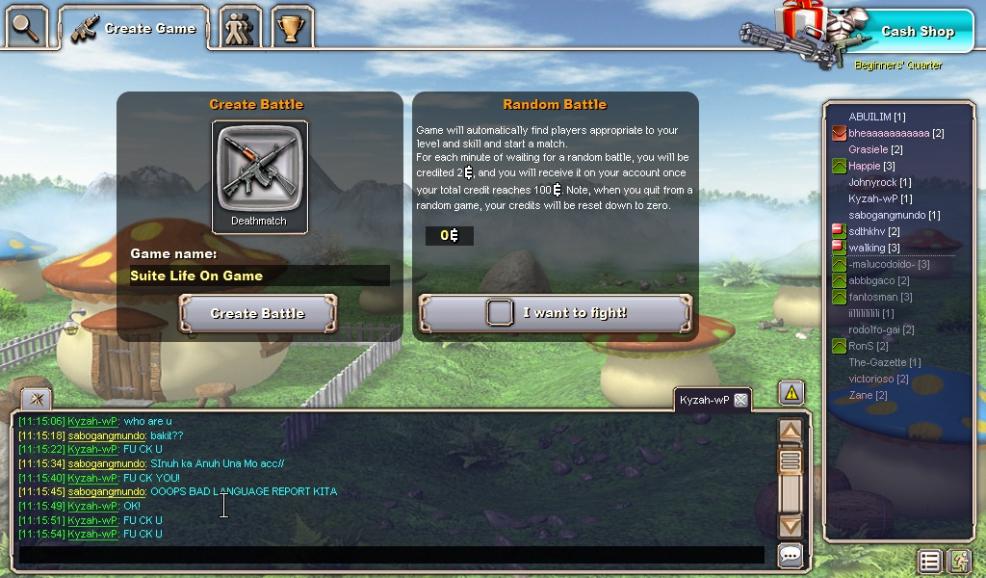Close the Kyzah-wP chat tab

pos(740,400)
